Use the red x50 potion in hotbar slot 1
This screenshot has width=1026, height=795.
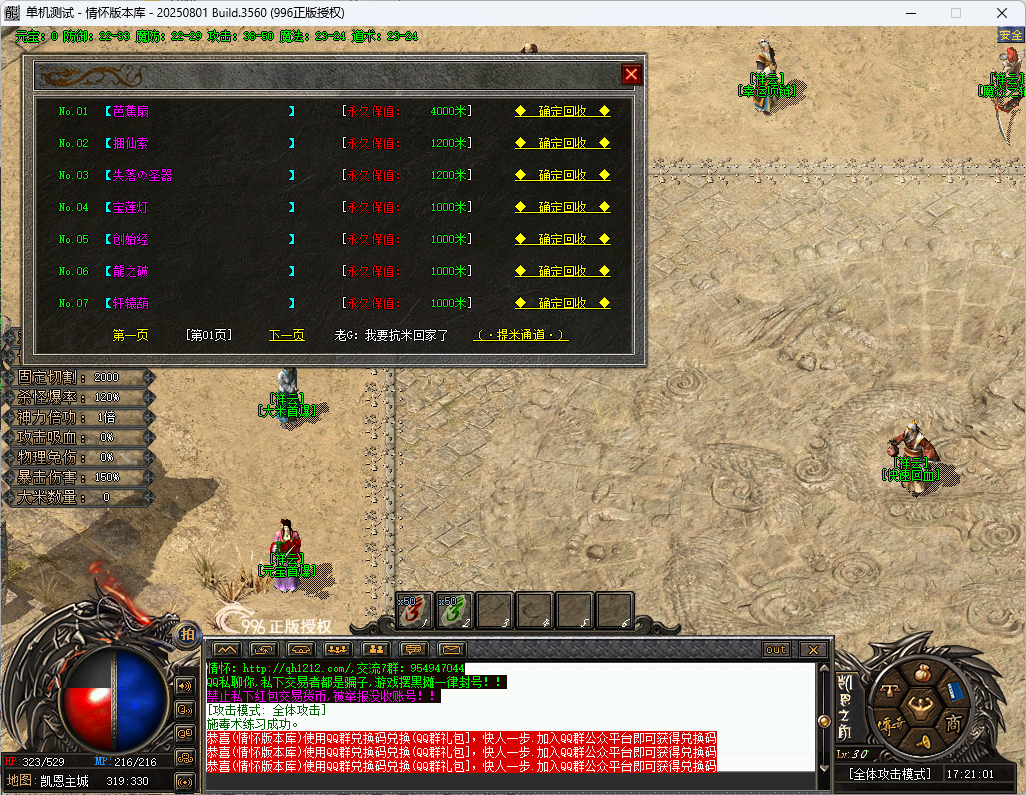pos(416,610)
